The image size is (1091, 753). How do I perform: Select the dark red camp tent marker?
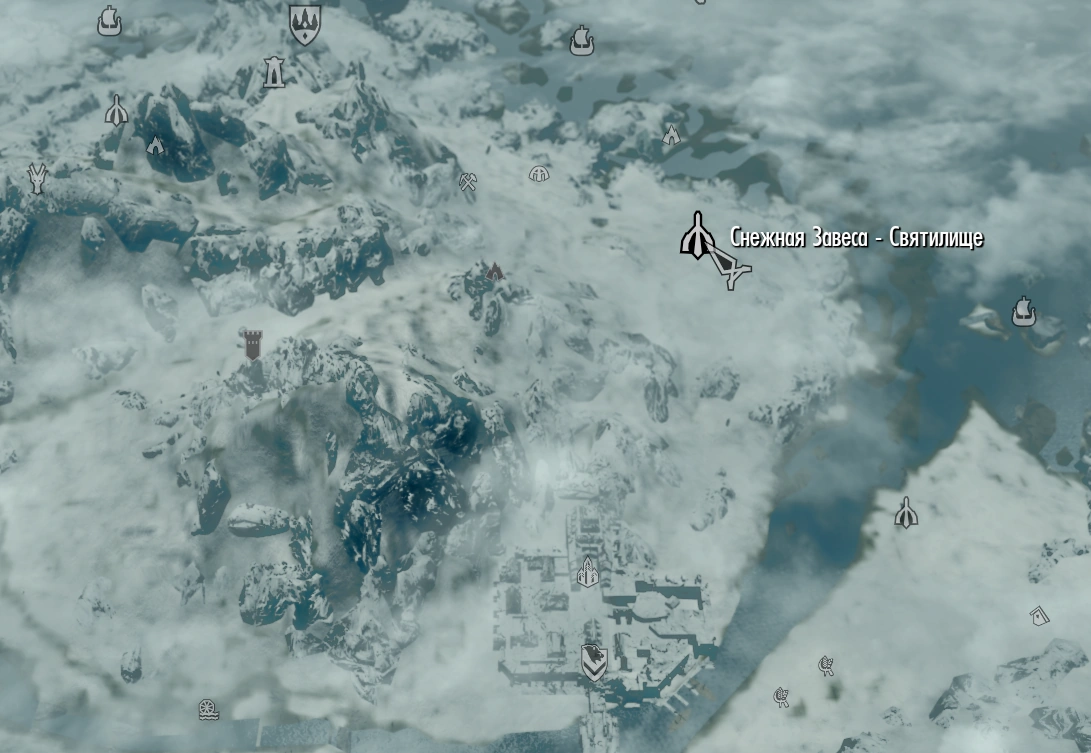coord(494,271)
